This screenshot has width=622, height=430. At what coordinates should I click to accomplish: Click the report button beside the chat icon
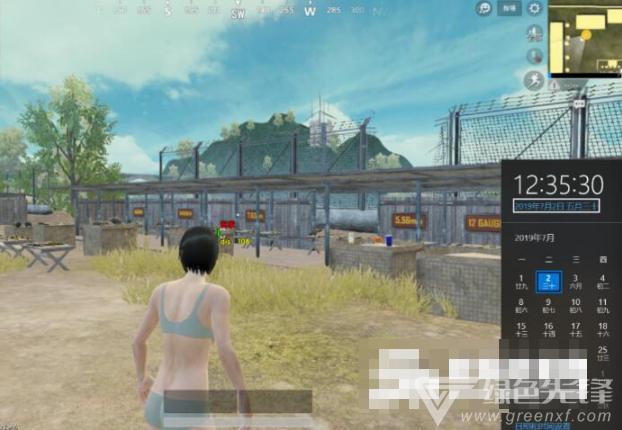pyautogui.click(x=510, y=8)
